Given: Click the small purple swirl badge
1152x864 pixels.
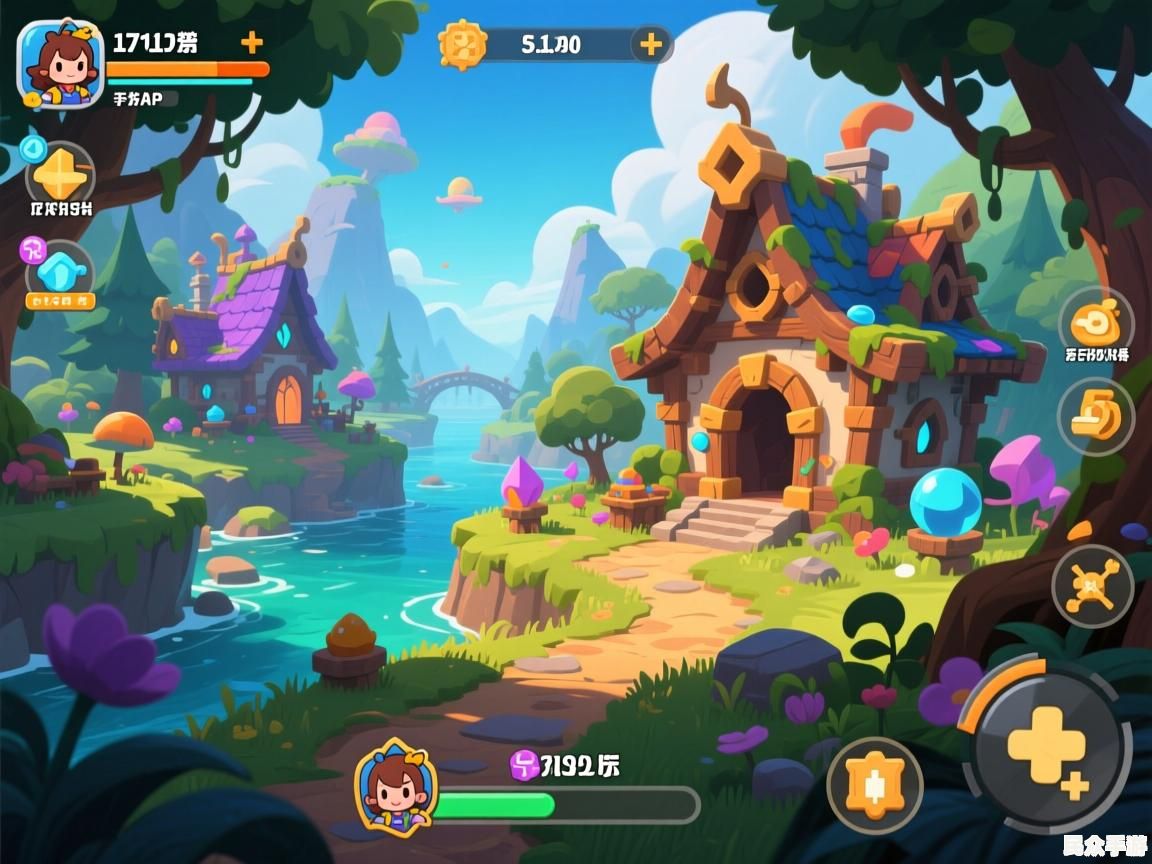Looking at the screenshot, I should [33, 250].
